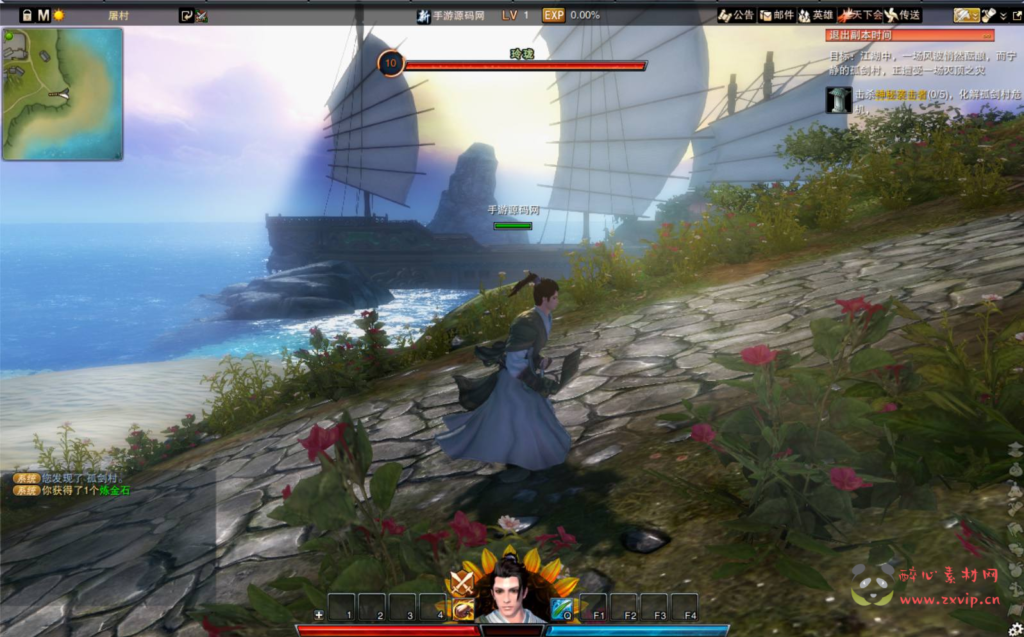Image resolution: width=1024 pixels, height=637 pixels.
Task: Select the quest objective stone lantern icon
Action: [838, 99]
